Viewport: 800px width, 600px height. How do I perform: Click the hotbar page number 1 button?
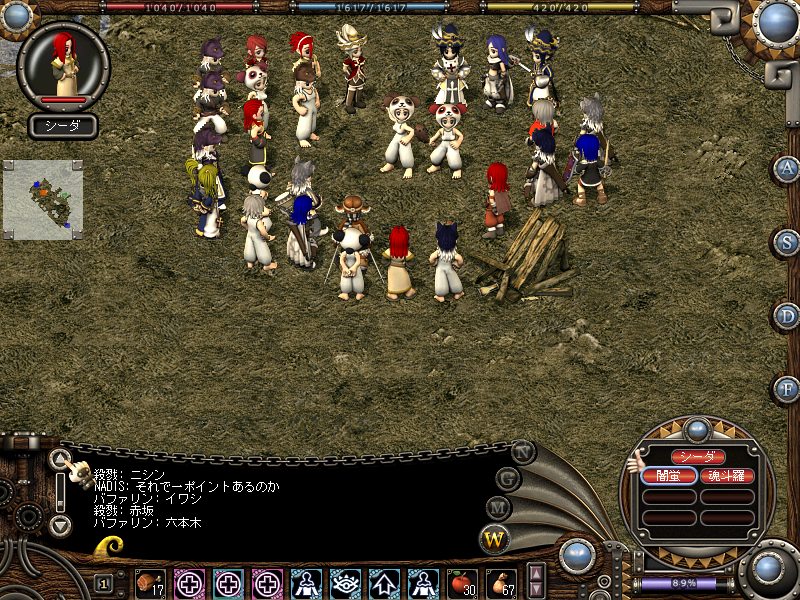coord(103,583)
